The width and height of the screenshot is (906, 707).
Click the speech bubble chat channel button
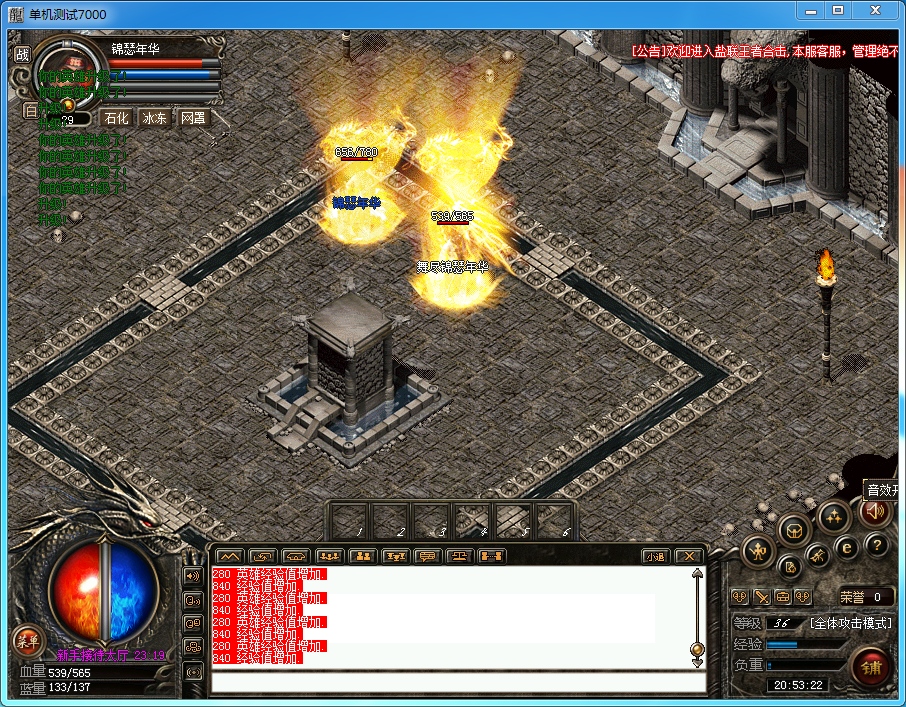427,556
